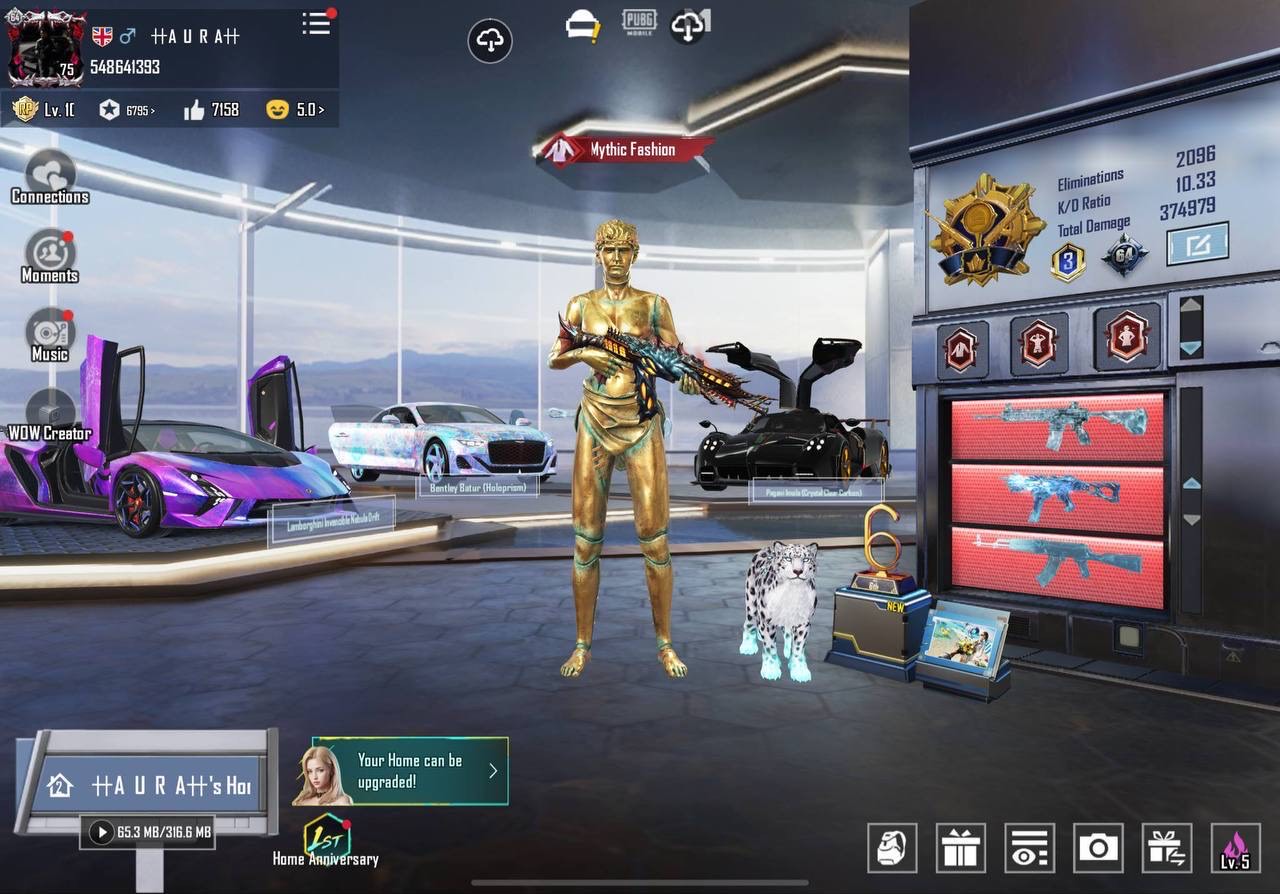Open the gift exchange icon
This screenshot has height=894, width=1280.
(1166, 848)
